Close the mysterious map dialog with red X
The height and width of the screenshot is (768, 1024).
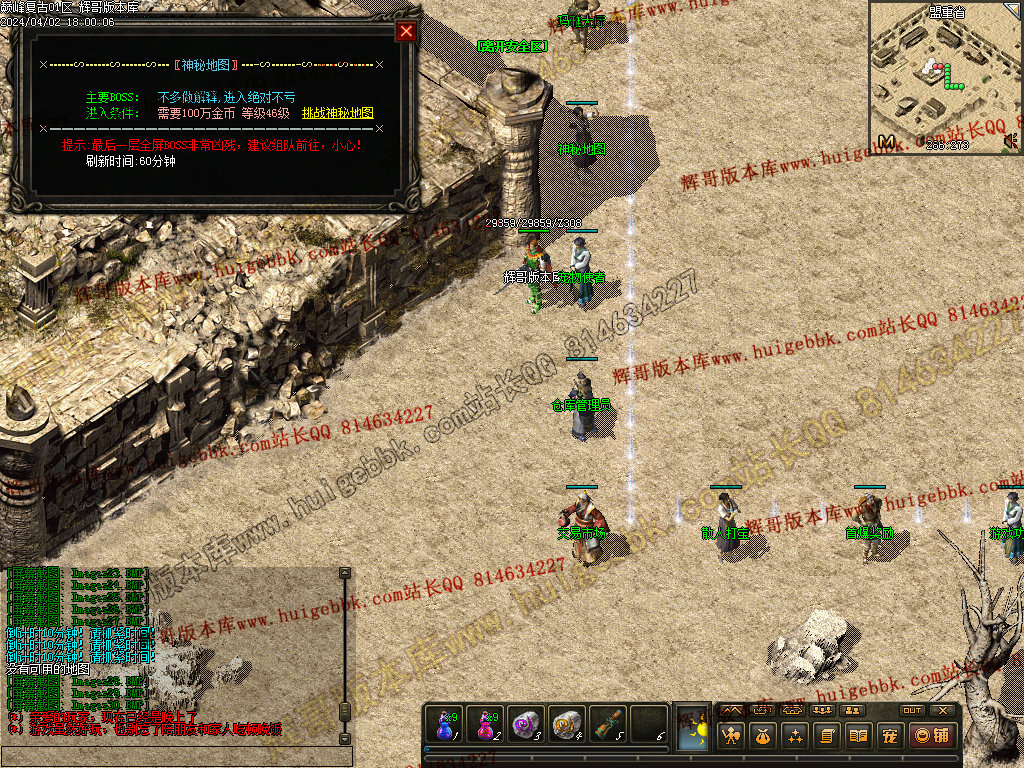click(406, 31)
